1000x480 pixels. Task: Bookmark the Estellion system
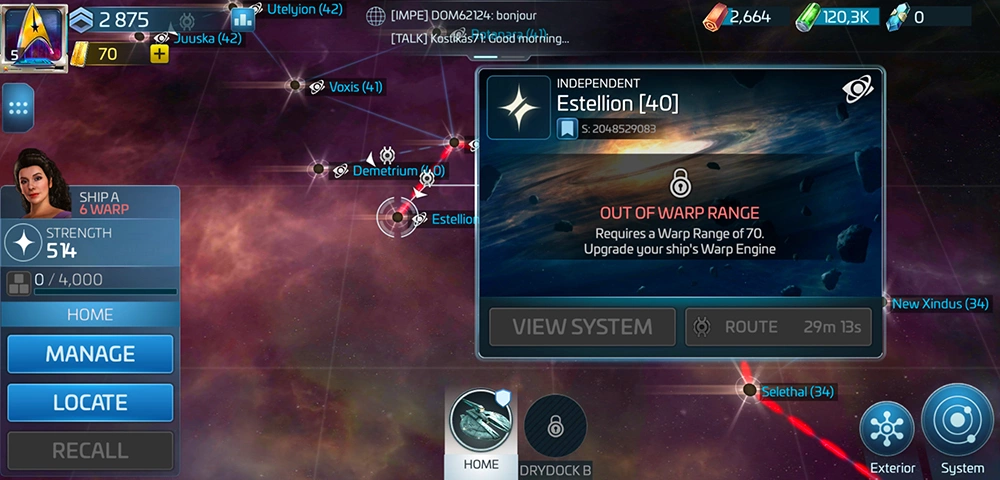click(x=568, y=128)
